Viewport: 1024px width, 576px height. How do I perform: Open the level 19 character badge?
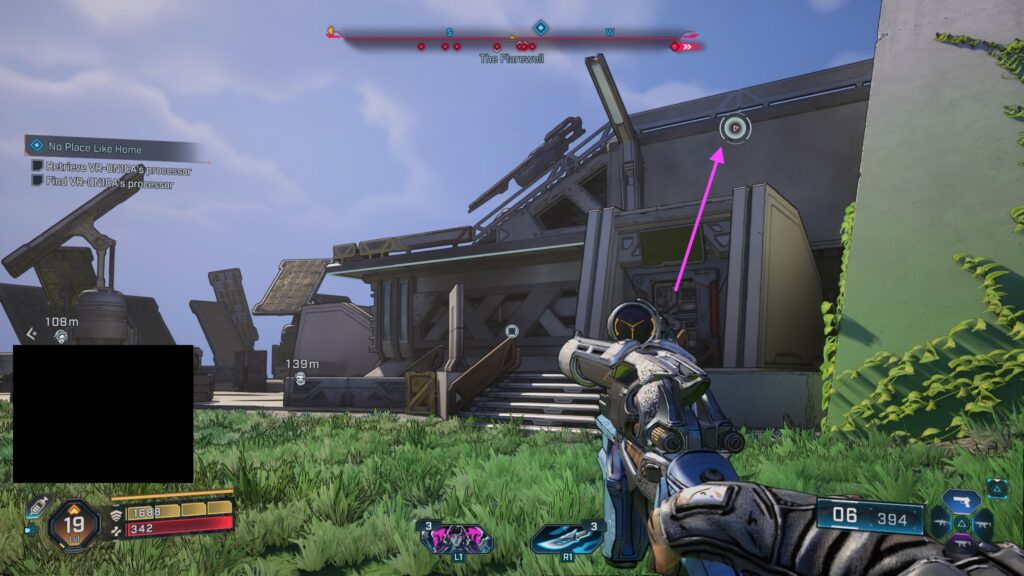click(x=75, y=525)
